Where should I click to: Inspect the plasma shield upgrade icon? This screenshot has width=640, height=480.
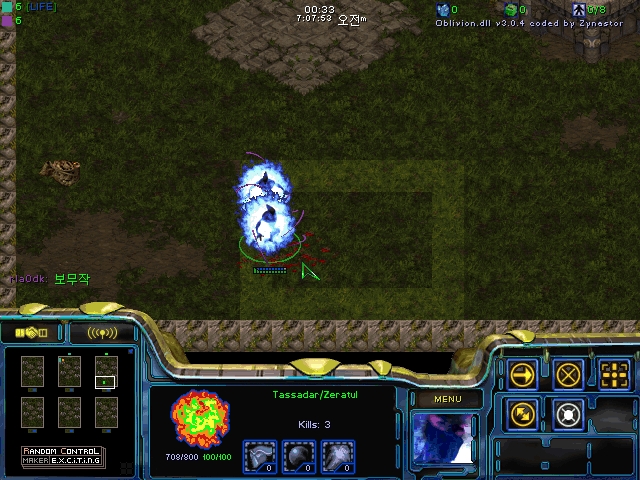click(x=300, y=456)
